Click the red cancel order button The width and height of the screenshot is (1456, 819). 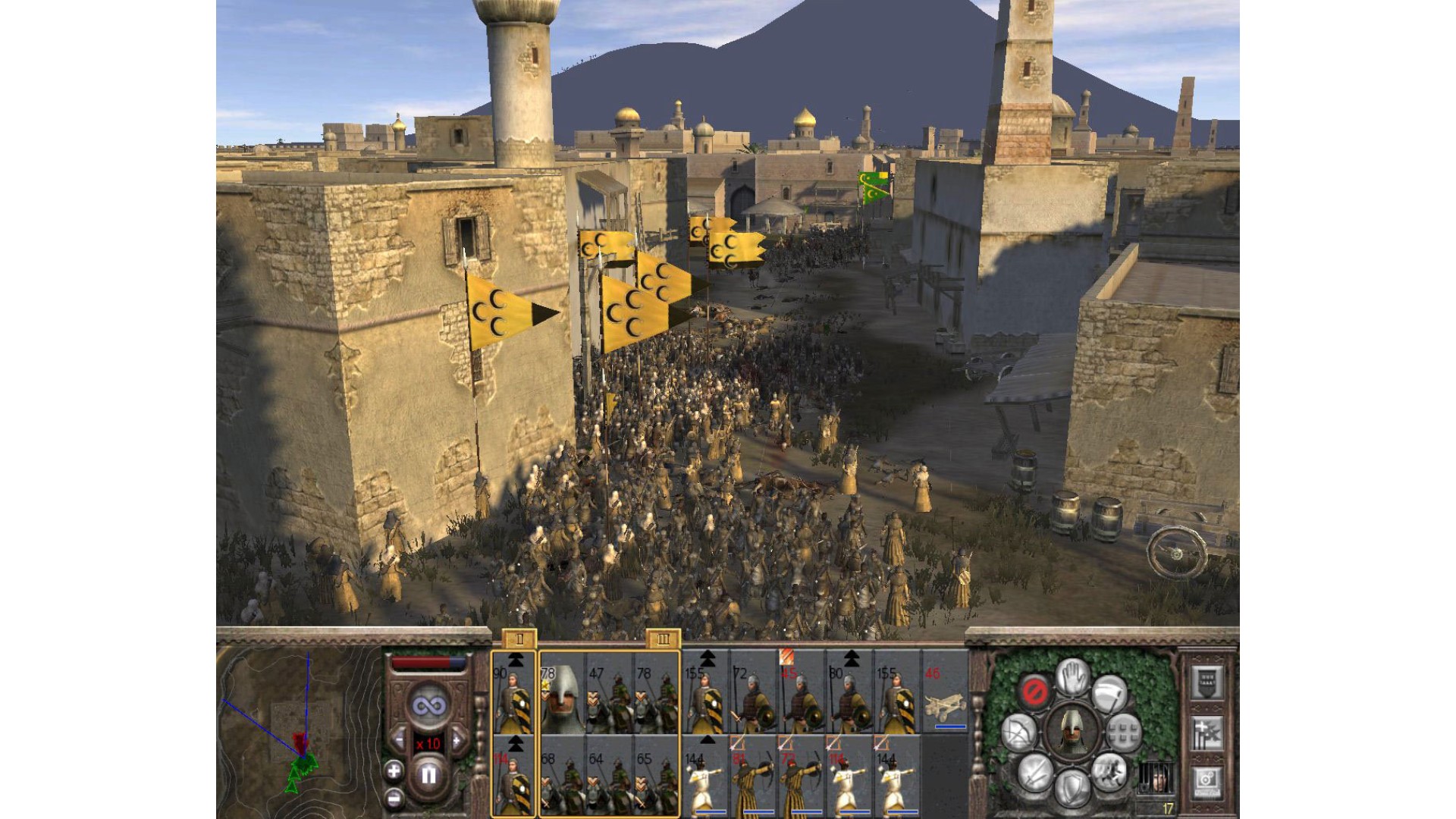point(1034,692)
